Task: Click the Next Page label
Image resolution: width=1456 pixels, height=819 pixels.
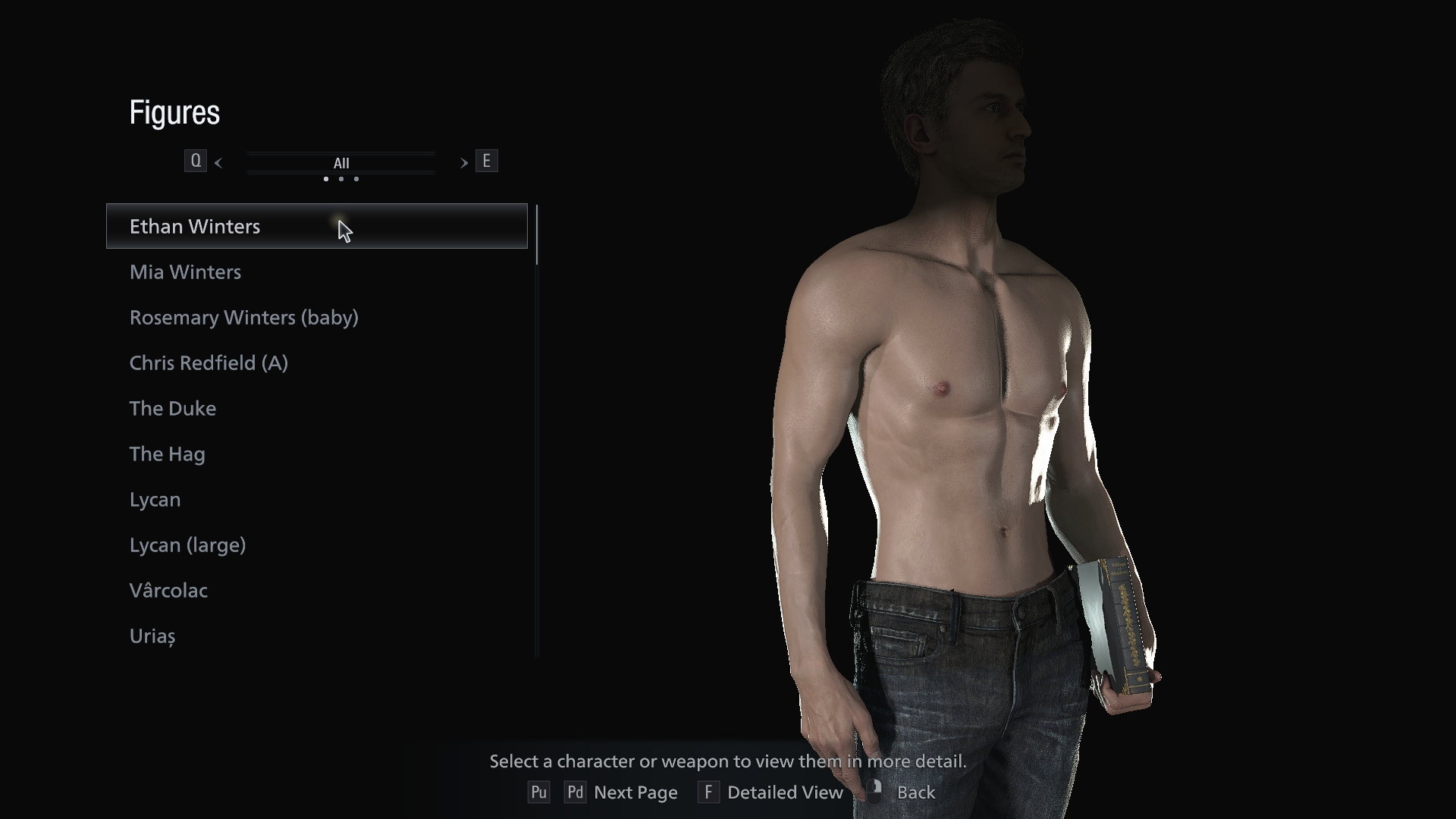Action: (x=636, y=792)
